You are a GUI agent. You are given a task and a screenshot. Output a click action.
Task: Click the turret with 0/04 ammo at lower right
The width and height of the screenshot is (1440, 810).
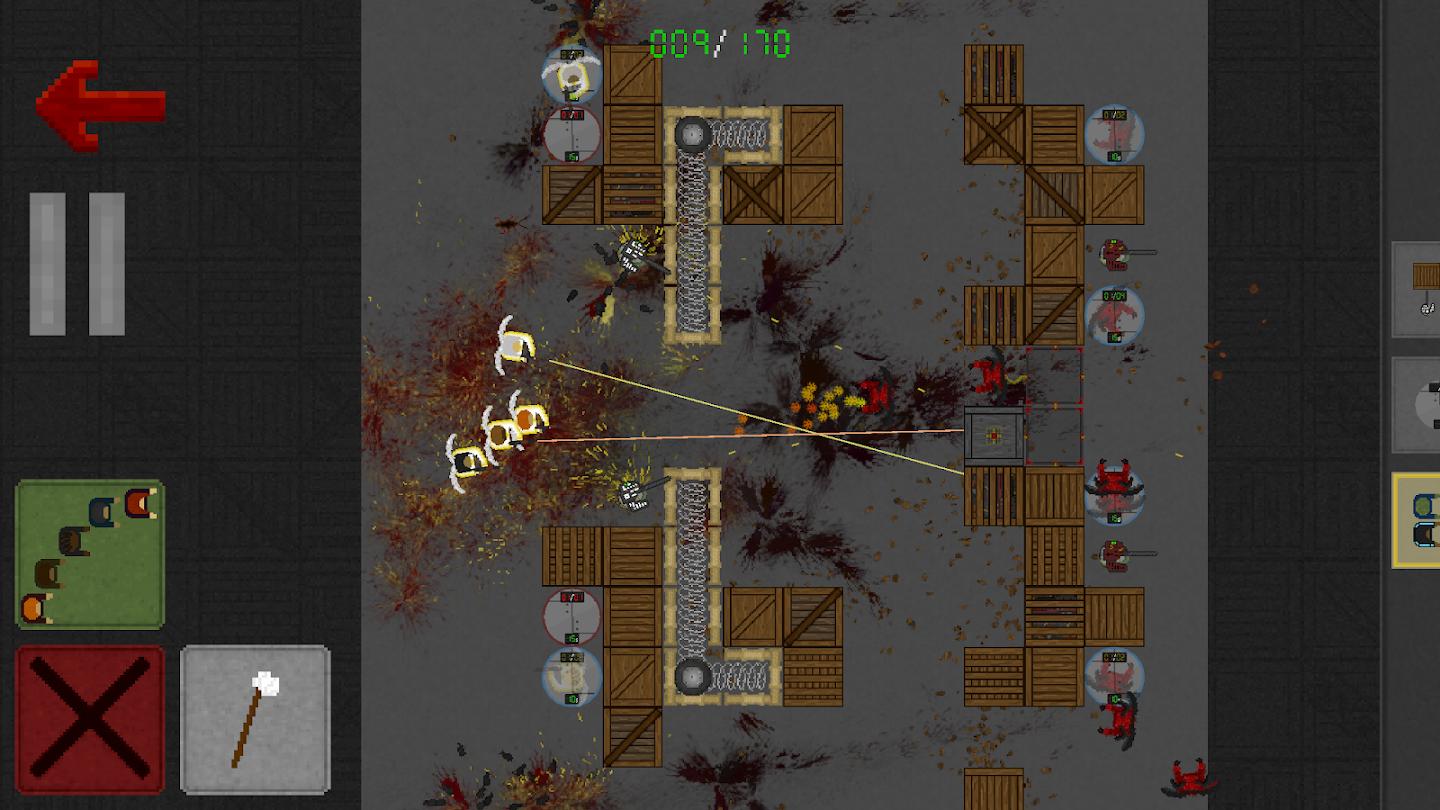click(x=1112, y=308)
